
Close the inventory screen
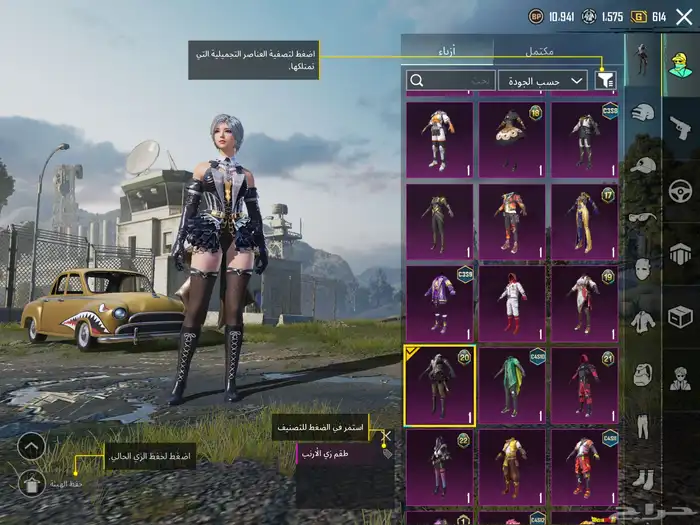tap(684, 16)
